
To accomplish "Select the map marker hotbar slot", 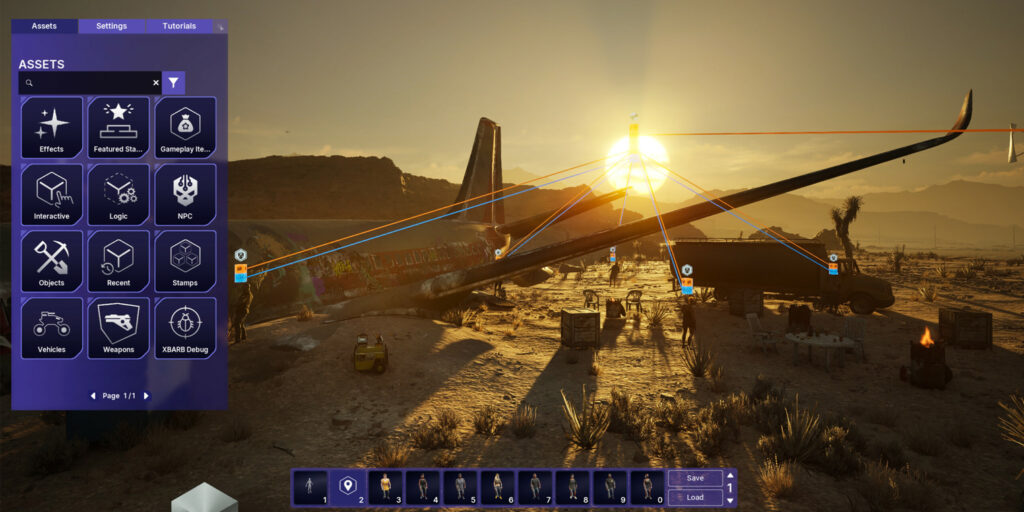I will 348,487.
